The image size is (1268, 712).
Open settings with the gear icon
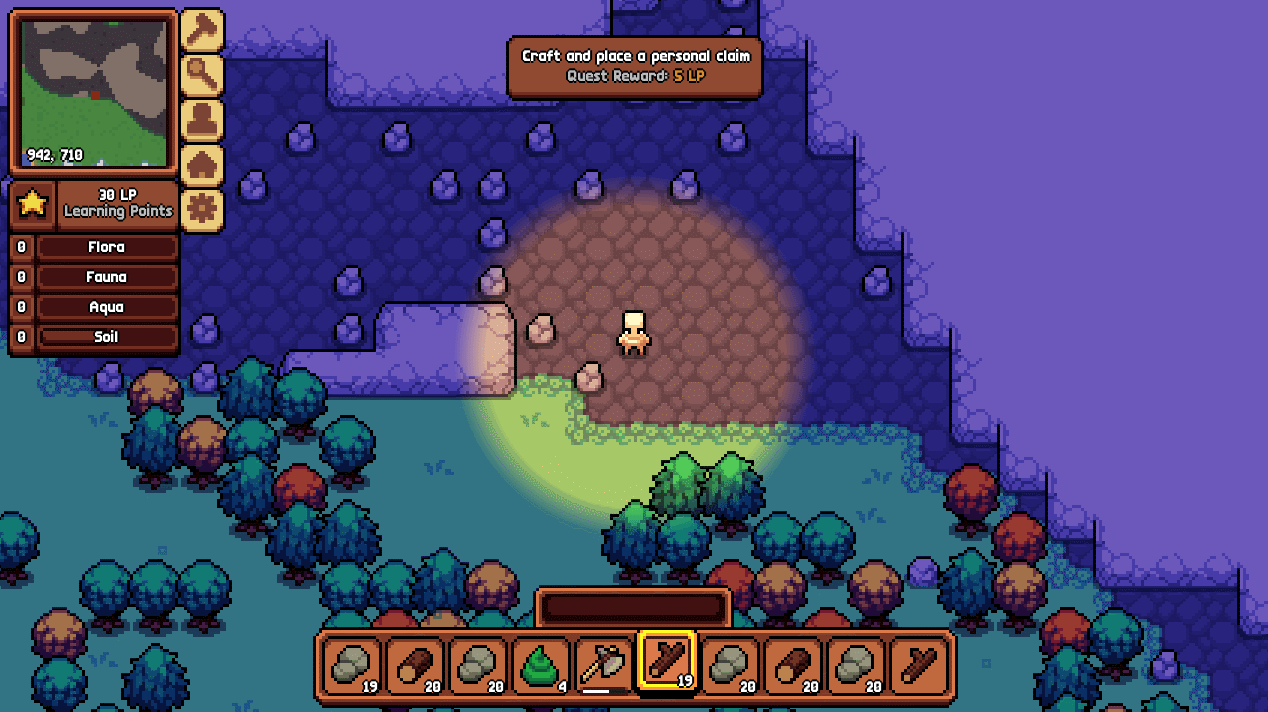click(201, 210)
